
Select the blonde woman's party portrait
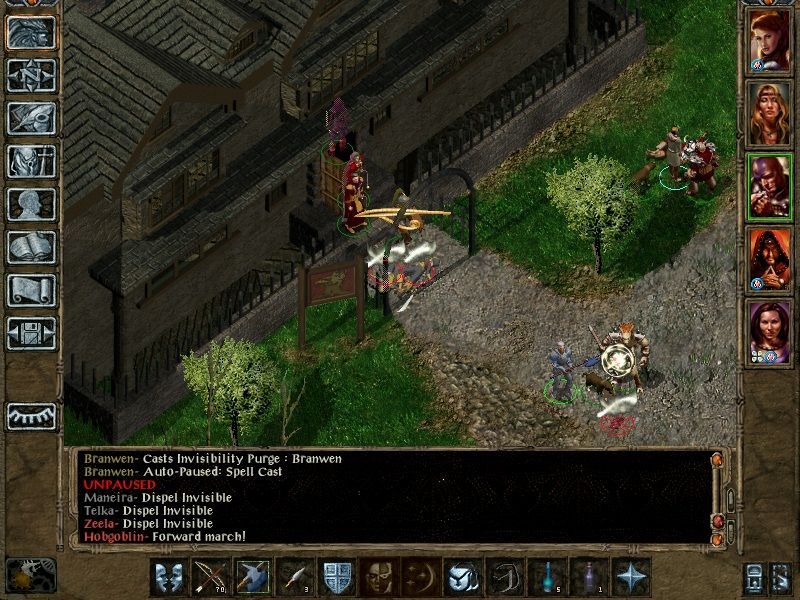coord(769,113)
